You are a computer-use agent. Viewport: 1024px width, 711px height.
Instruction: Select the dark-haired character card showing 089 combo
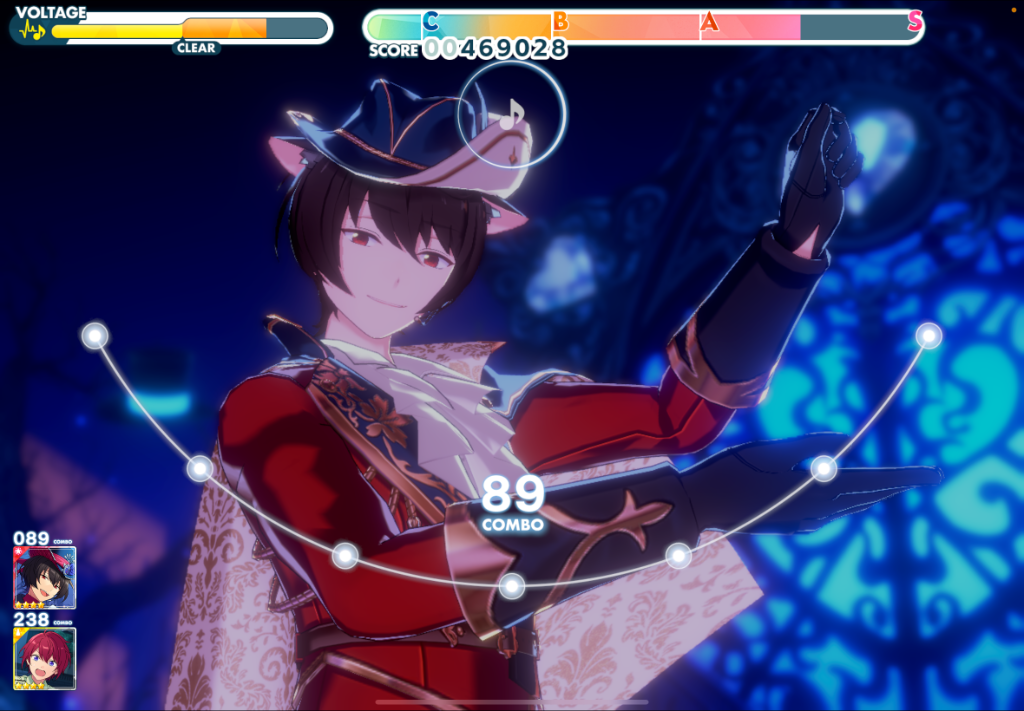44,577
